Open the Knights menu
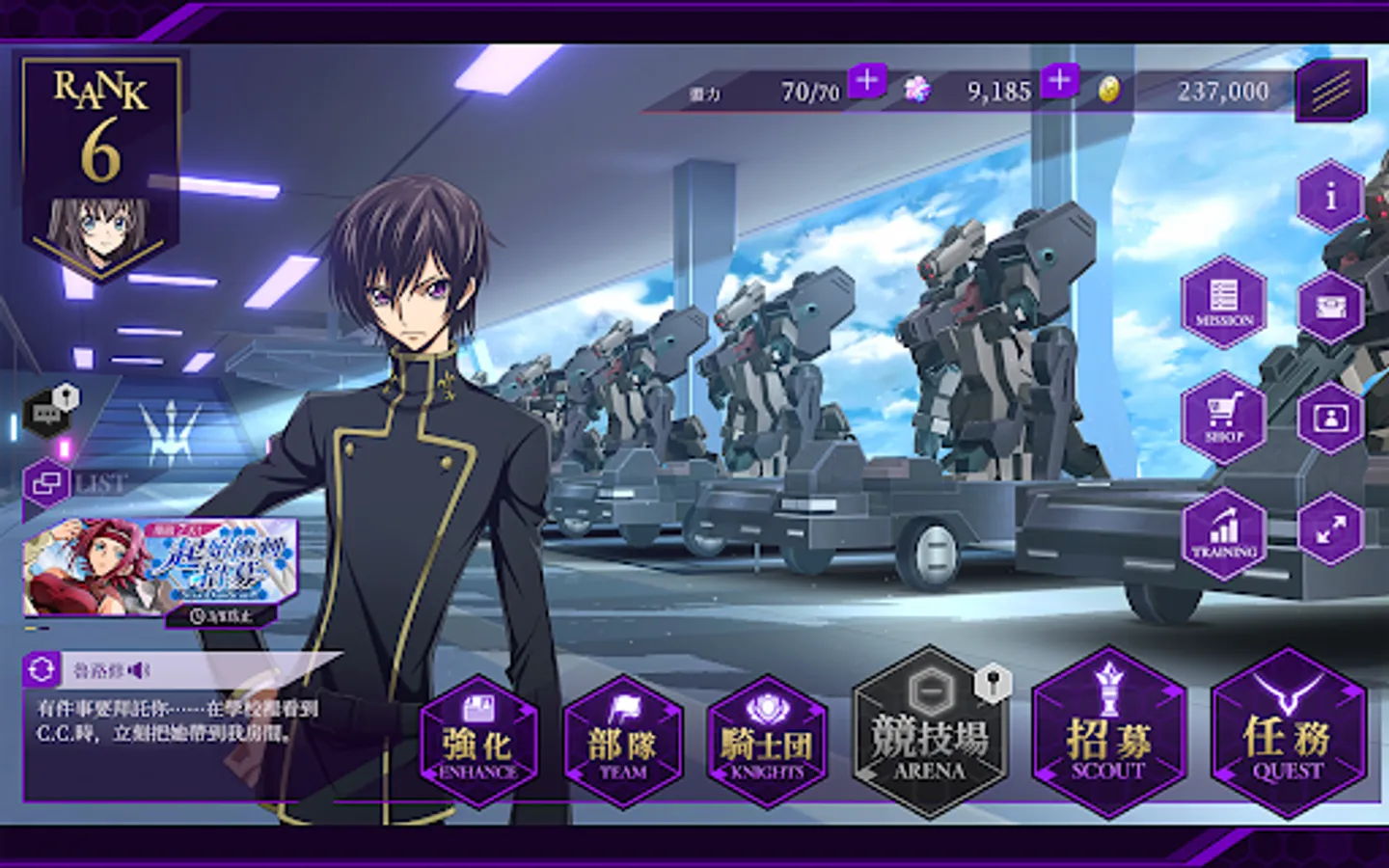The image size is (1389, 868). click(x=767, y=743)
